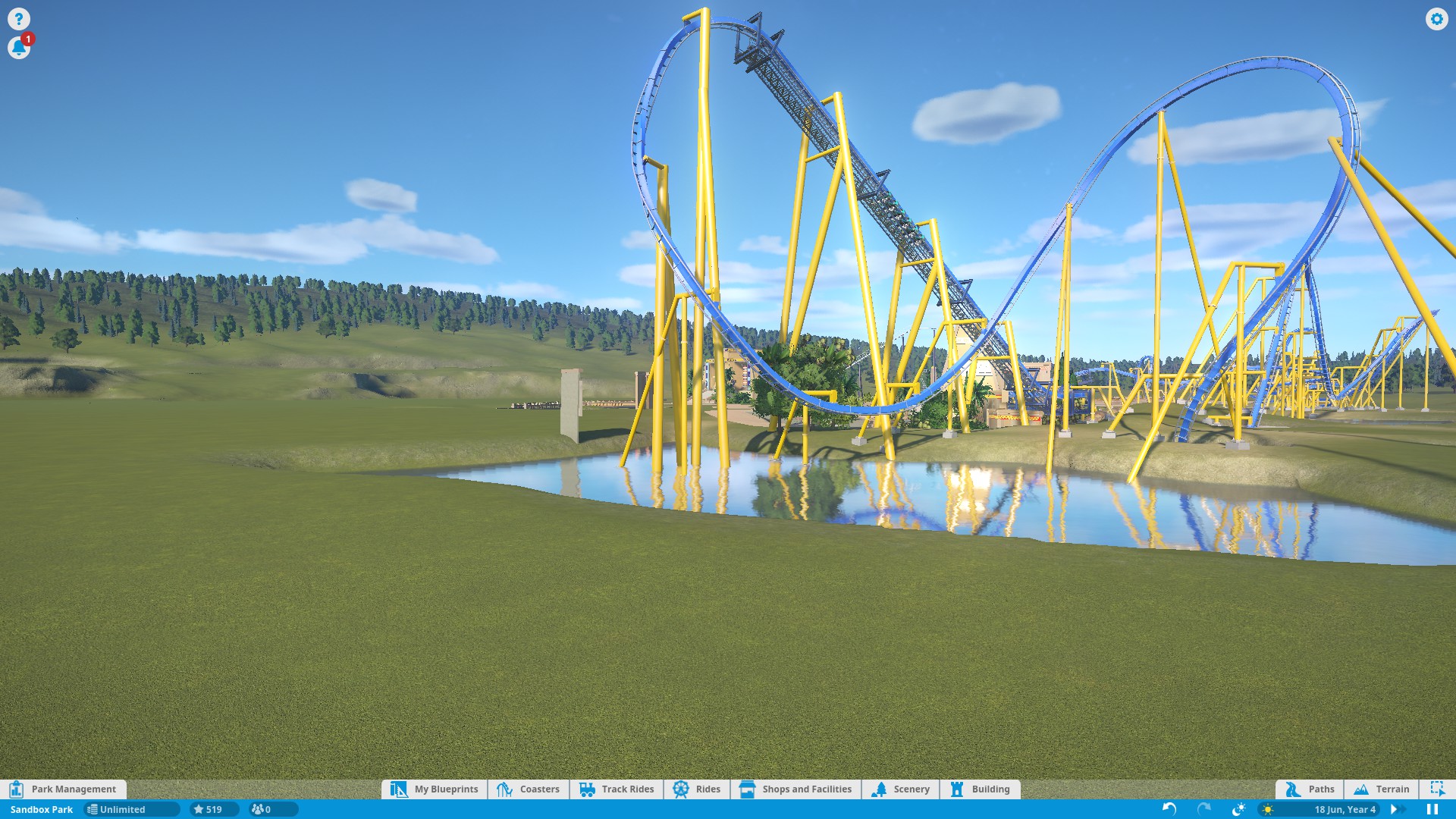Pause the game simulation
Screen dimensions: 1456x819
pos(1432,809)
